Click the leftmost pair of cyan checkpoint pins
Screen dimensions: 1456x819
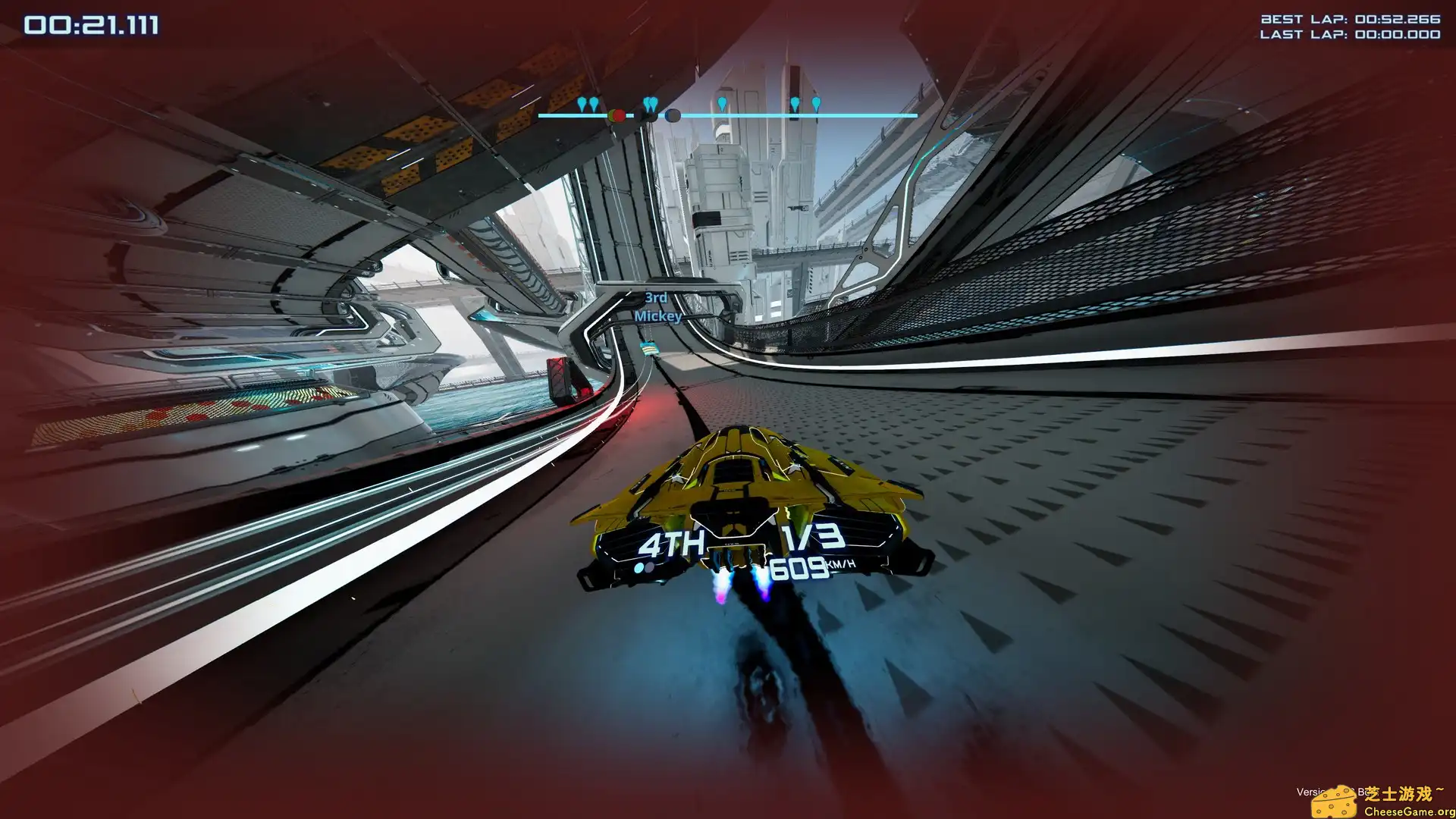pos(588,104)
